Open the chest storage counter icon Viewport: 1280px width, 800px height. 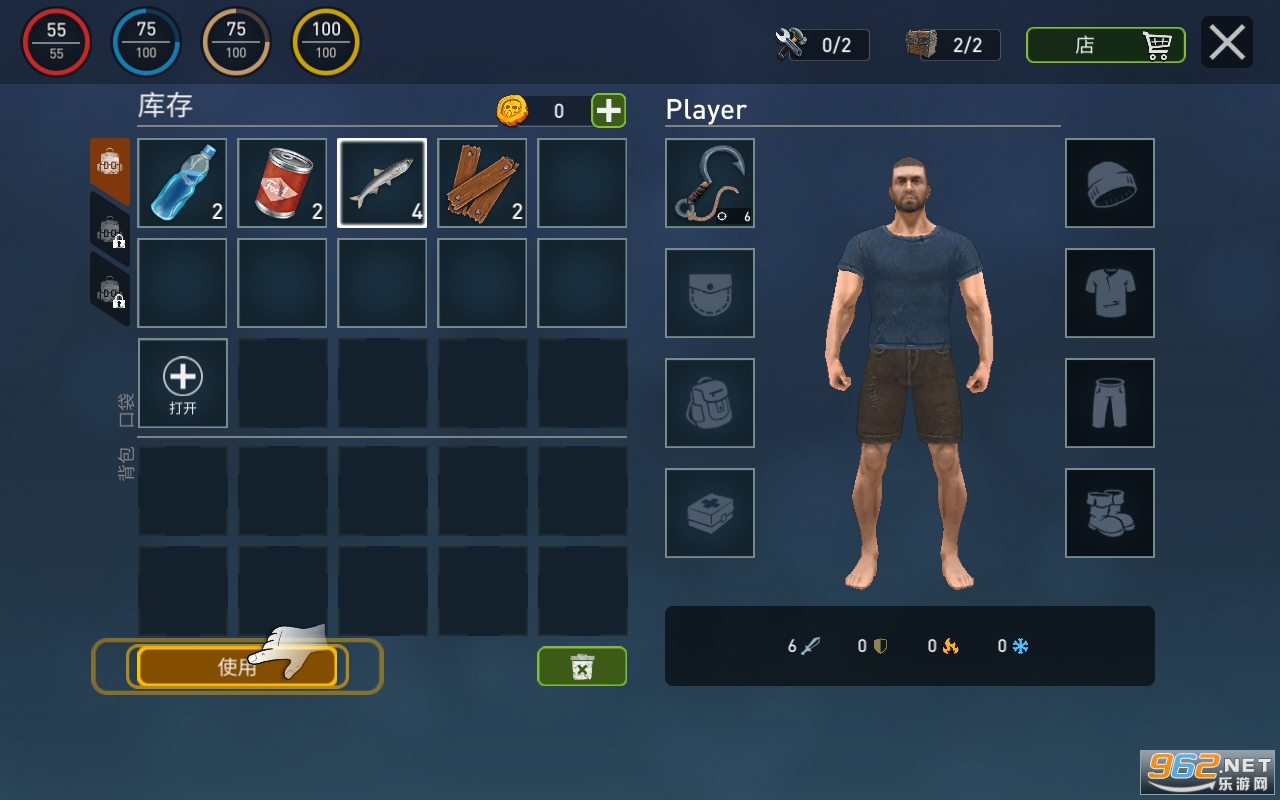click(922, 44)
